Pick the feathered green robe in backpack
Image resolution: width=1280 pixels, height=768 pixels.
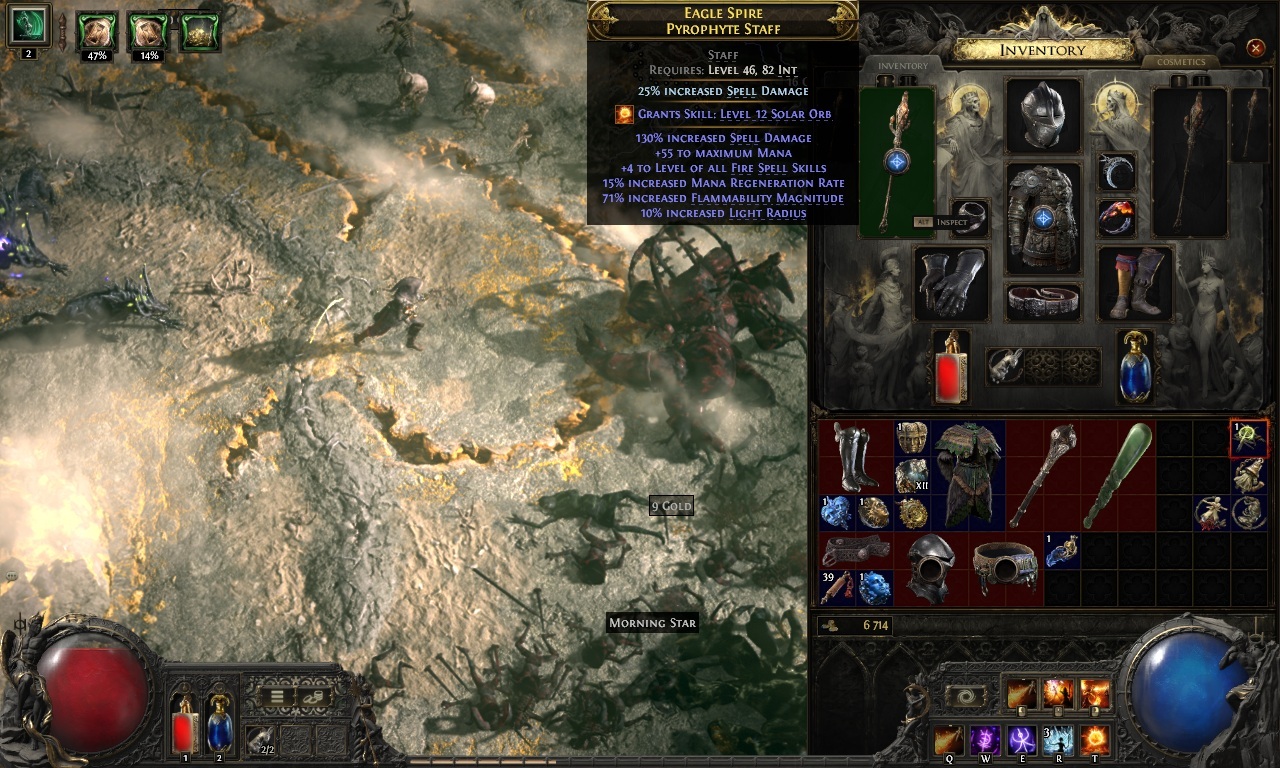pyautogui.click(x=968, y=475)
